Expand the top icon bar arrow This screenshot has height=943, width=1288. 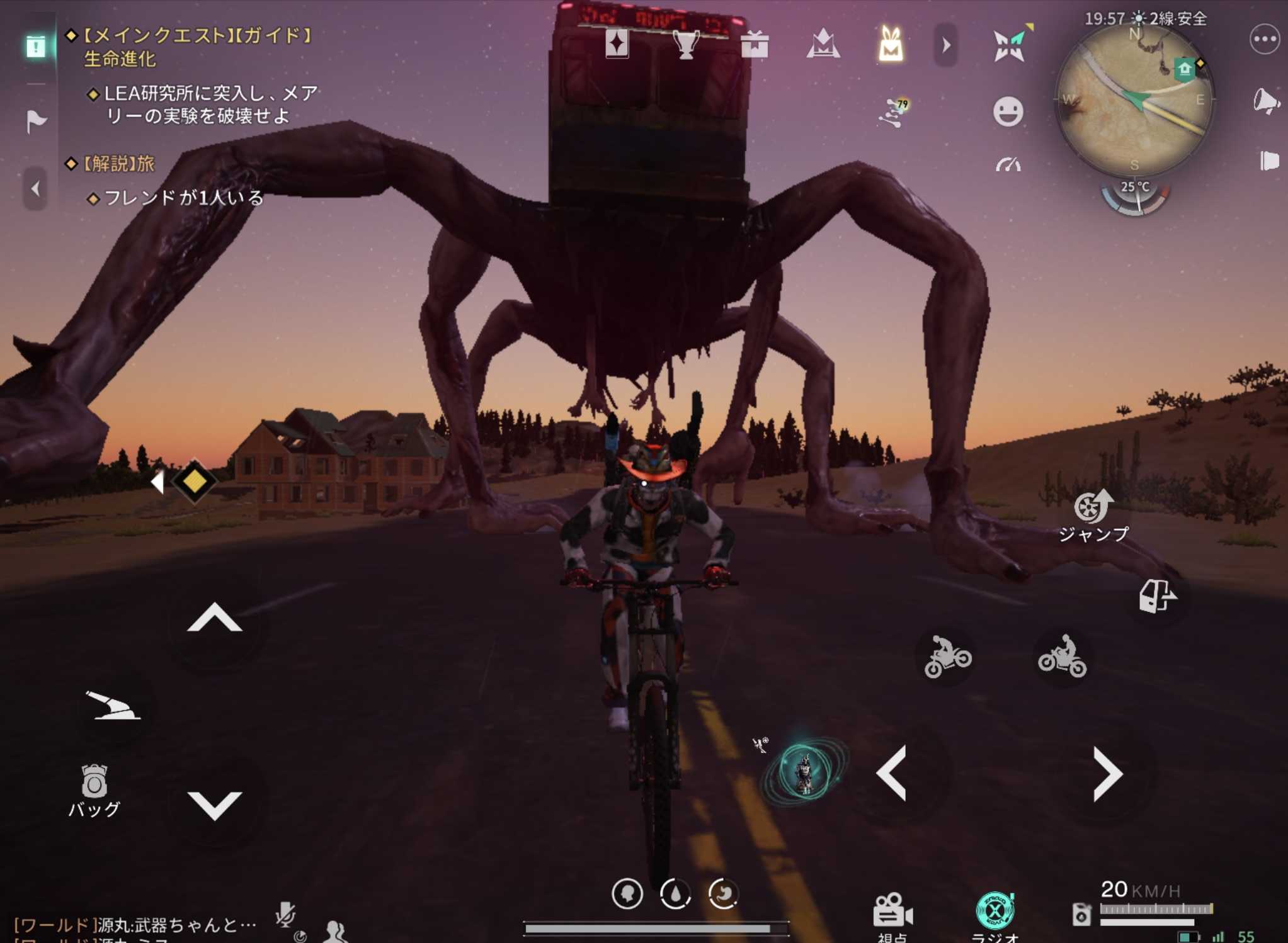pyautogui.click(x=945, y=45)
